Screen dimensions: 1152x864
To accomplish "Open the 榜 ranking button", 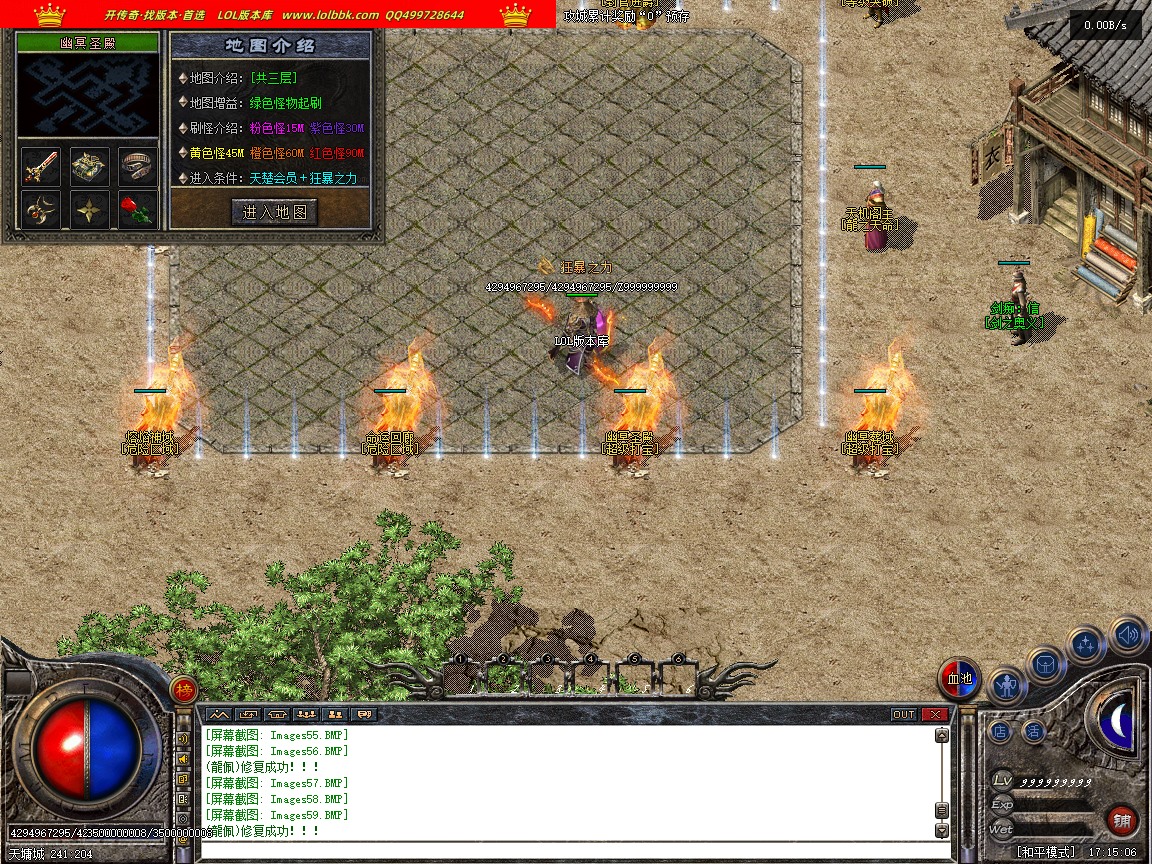I will tap(183, 689).
